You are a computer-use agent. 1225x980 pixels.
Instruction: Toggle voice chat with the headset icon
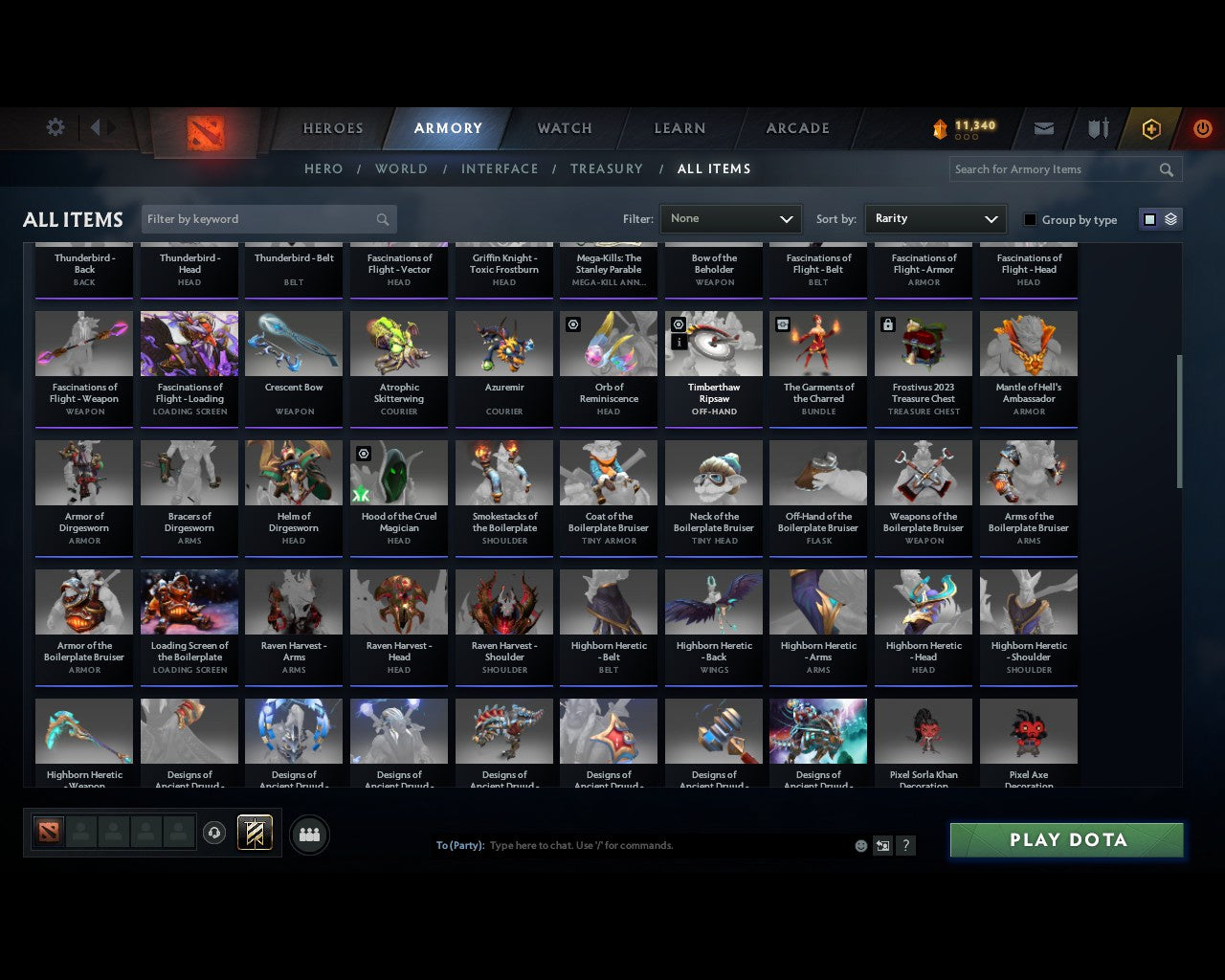tap(215, 833)
